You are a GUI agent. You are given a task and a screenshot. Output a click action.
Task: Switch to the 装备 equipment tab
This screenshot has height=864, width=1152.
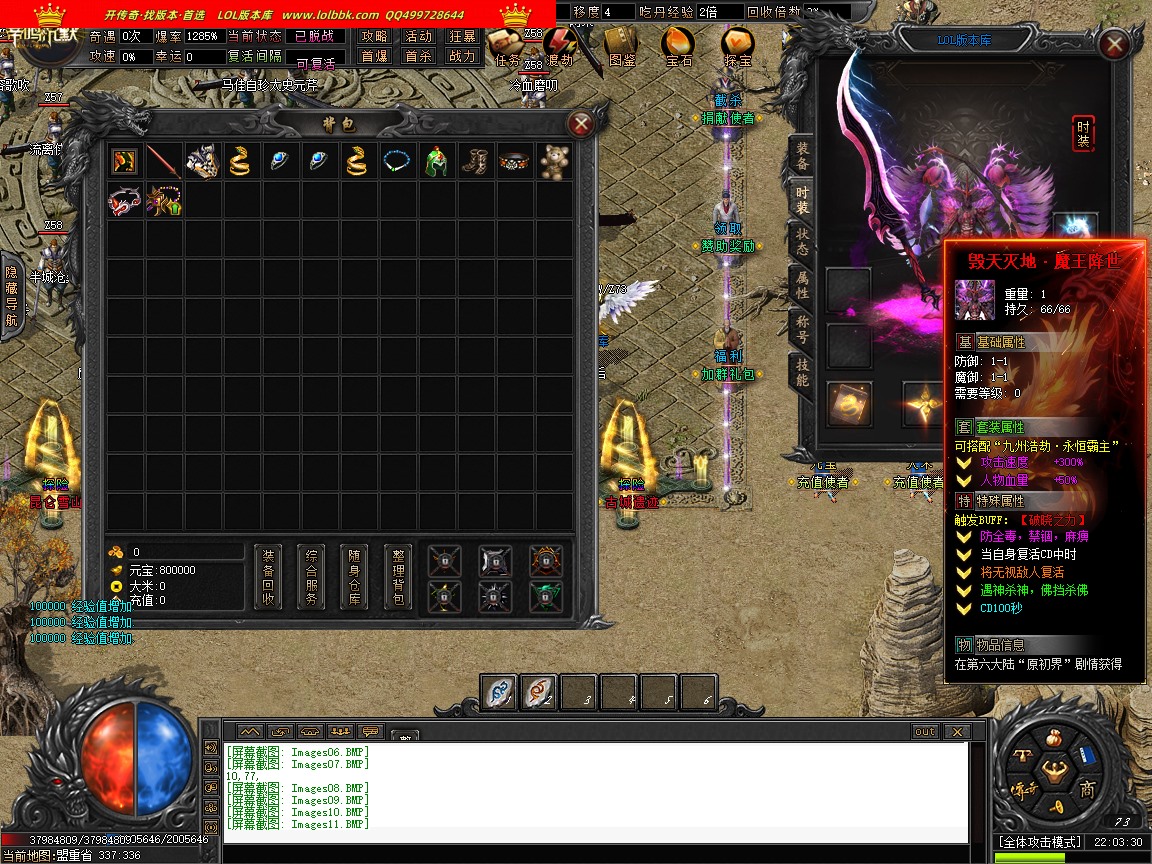(802, 155)
